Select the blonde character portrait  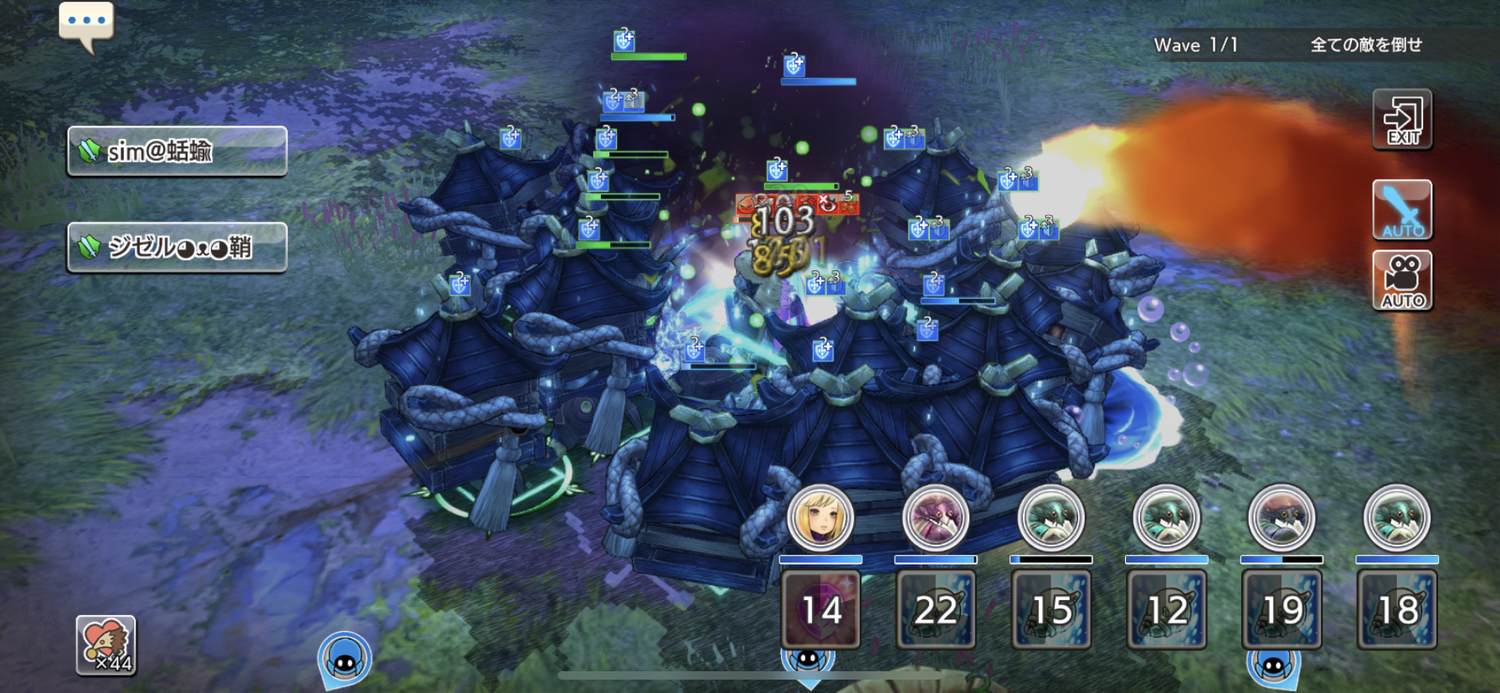pyautogui.click(x=820, y=517)
